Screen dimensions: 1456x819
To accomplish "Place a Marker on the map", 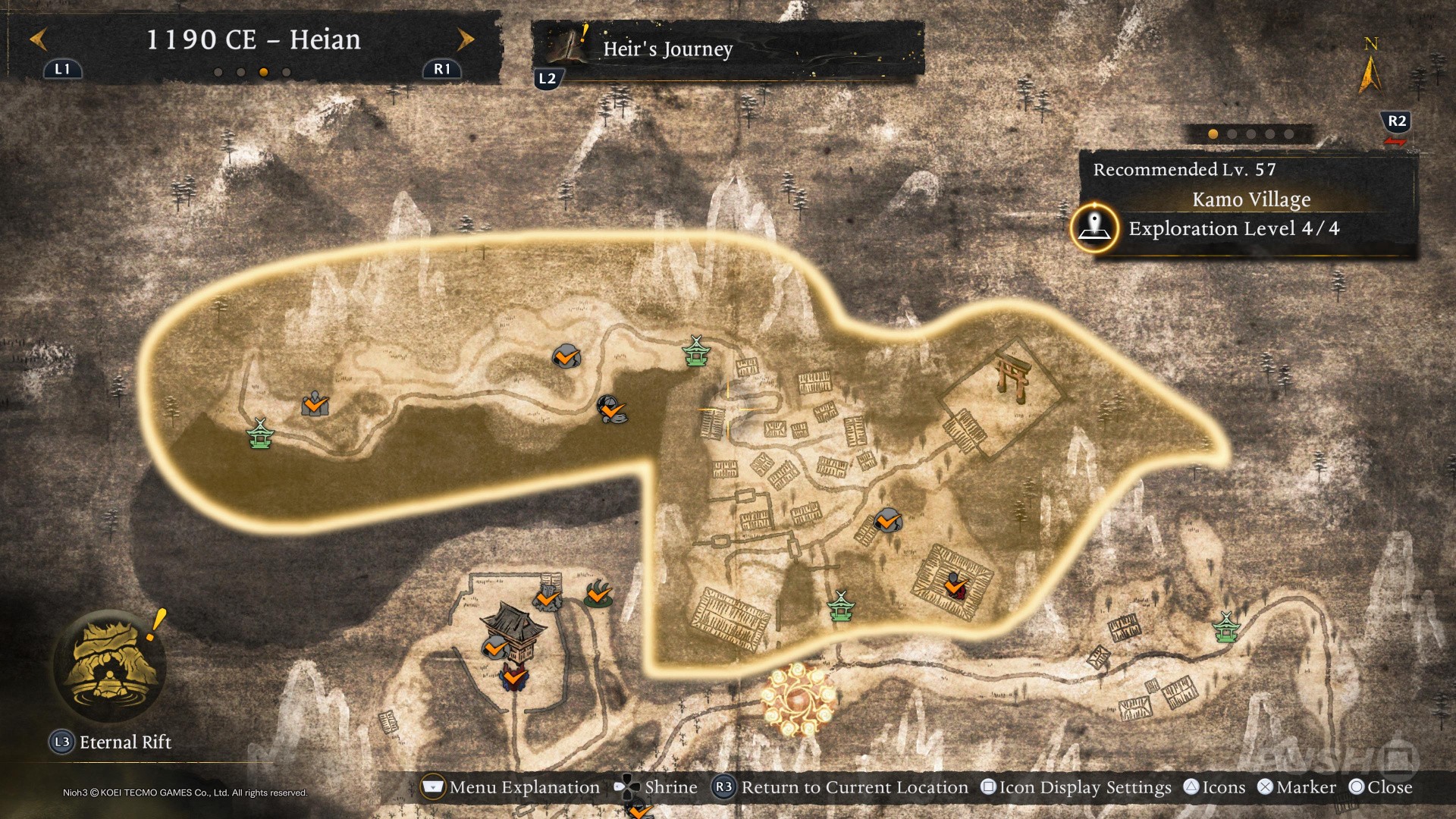I will pyautogui.click(x=1297, y=787).
